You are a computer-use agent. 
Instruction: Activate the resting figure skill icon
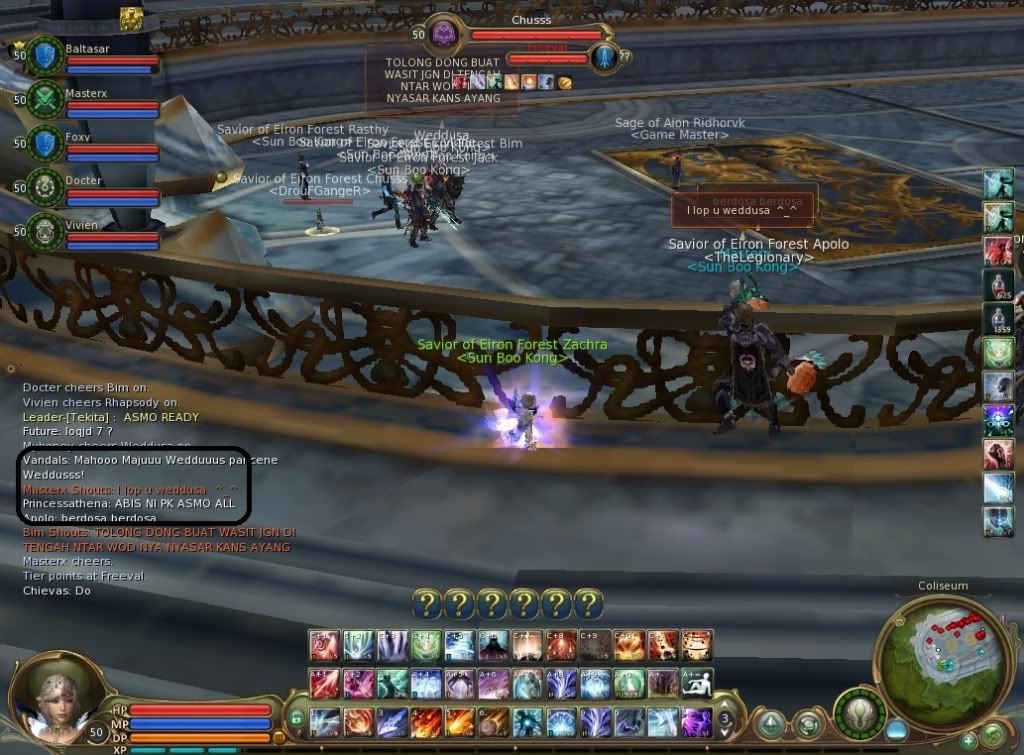click(x=697, y=683)
